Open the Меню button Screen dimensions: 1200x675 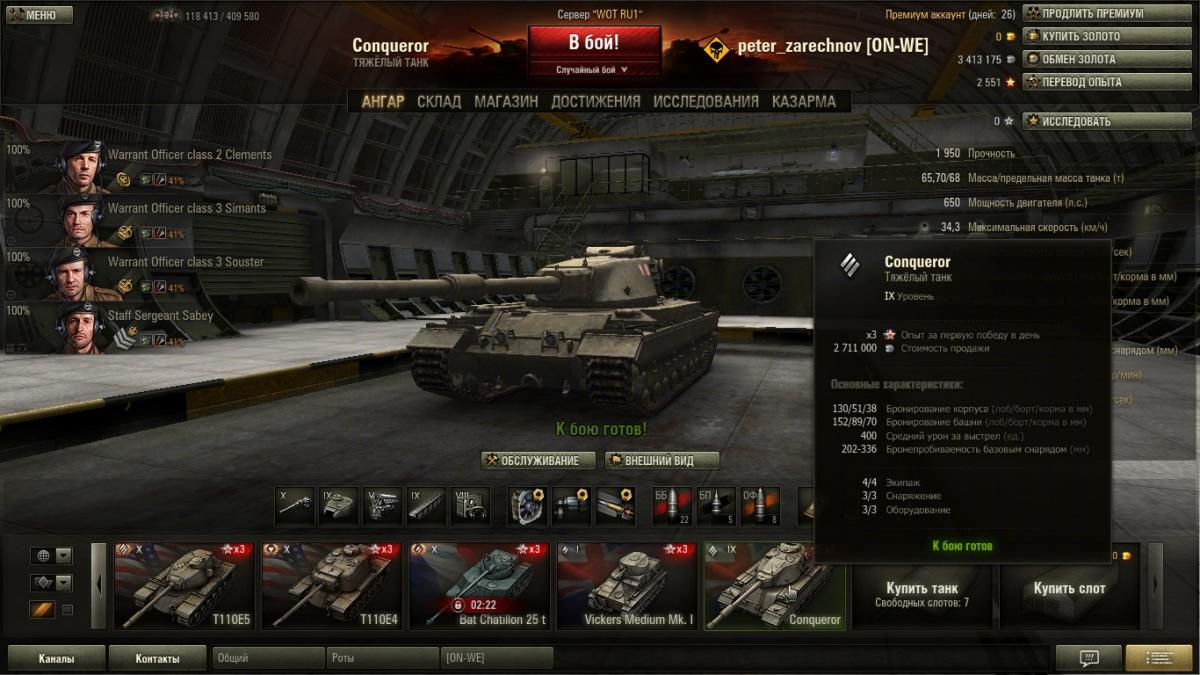point(37,15)
